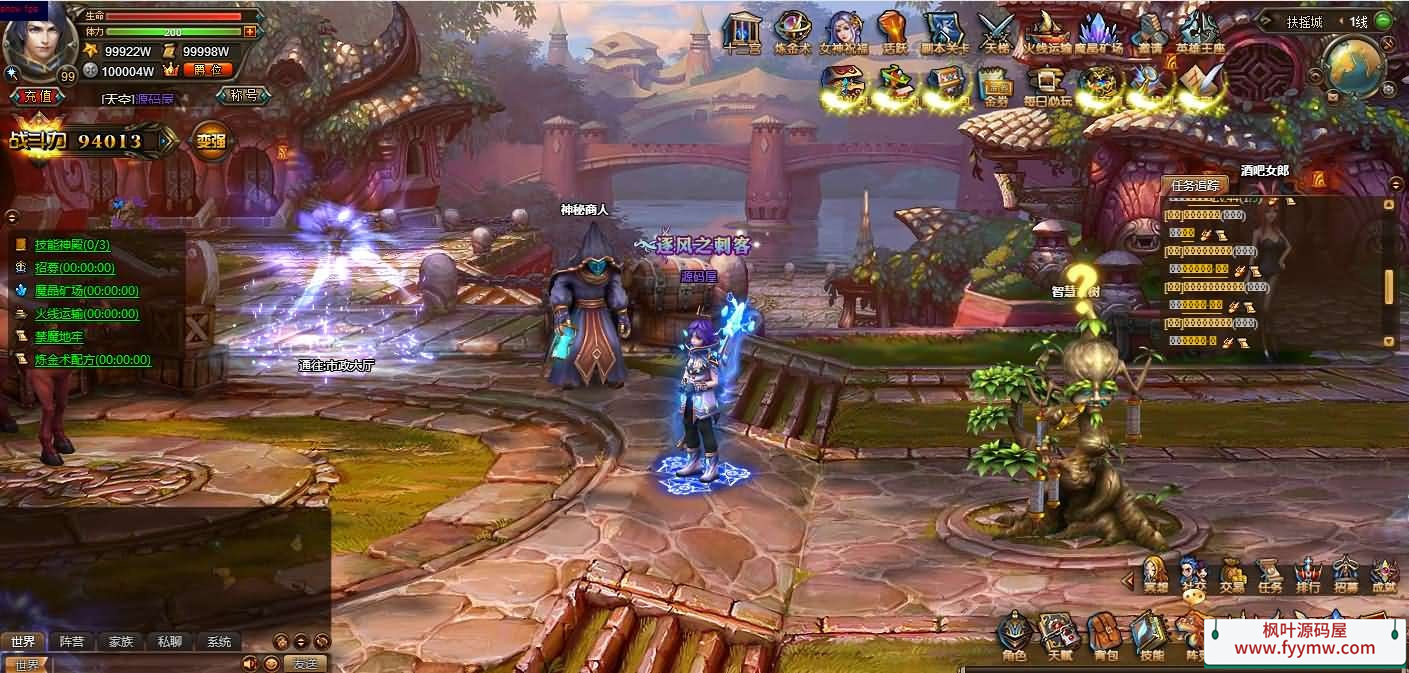Open the 技能神殿(0/3) tracker link
1409x673 pixels.
72,245
